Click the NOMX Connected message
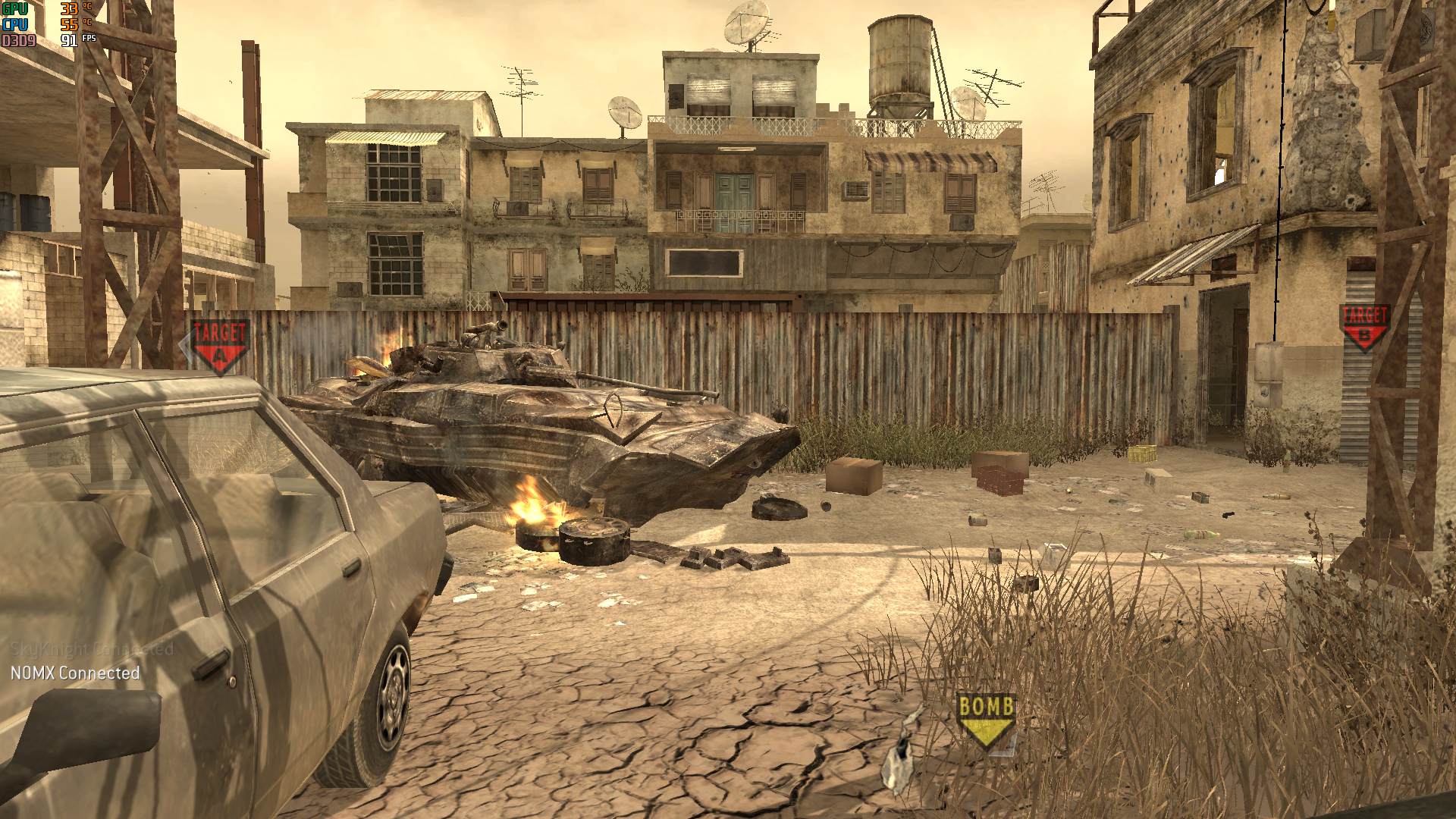 (76, 672)
